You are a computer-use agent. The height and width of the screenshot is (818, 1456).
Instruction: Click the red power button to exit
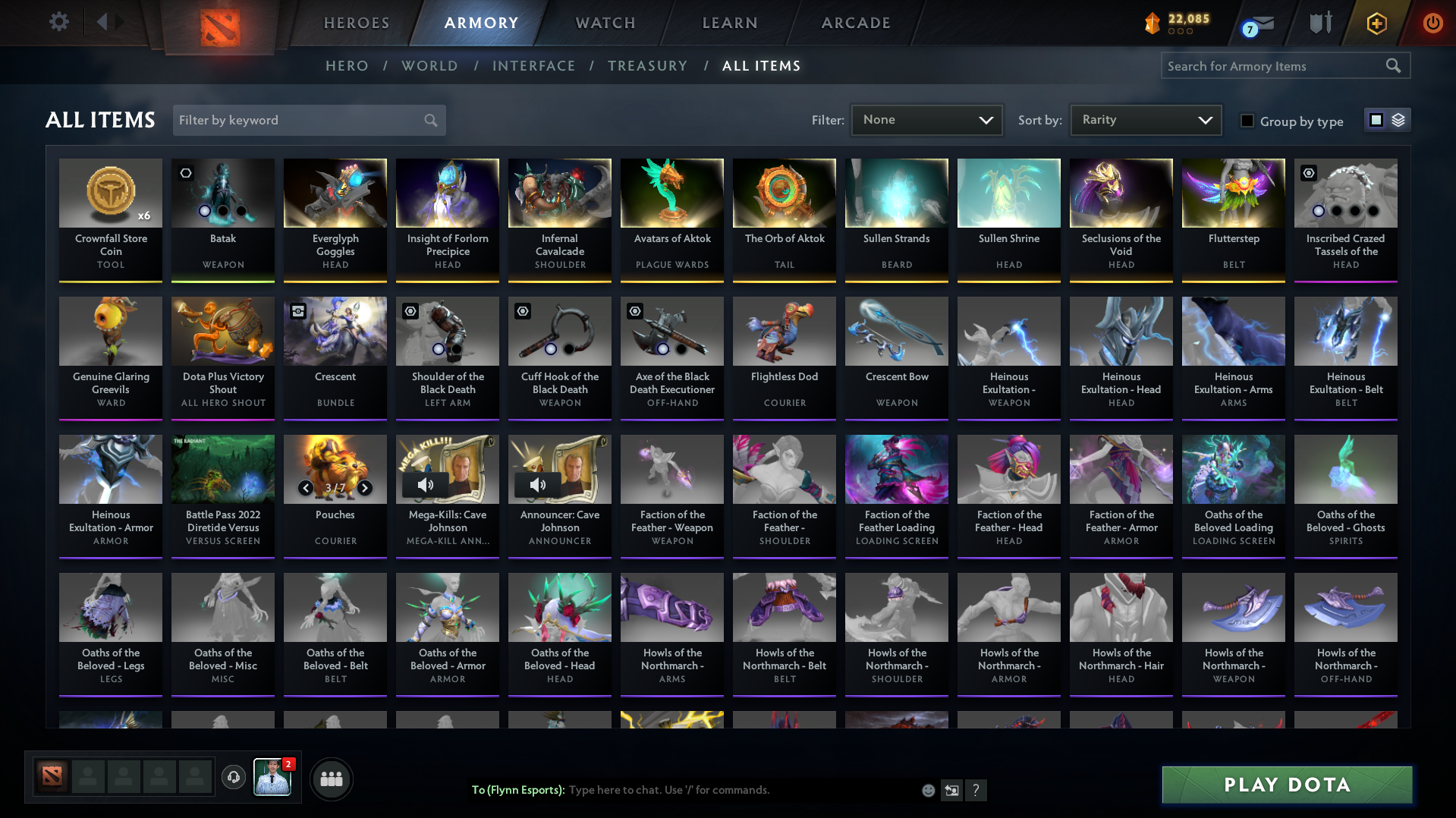tap(1432, 24)
